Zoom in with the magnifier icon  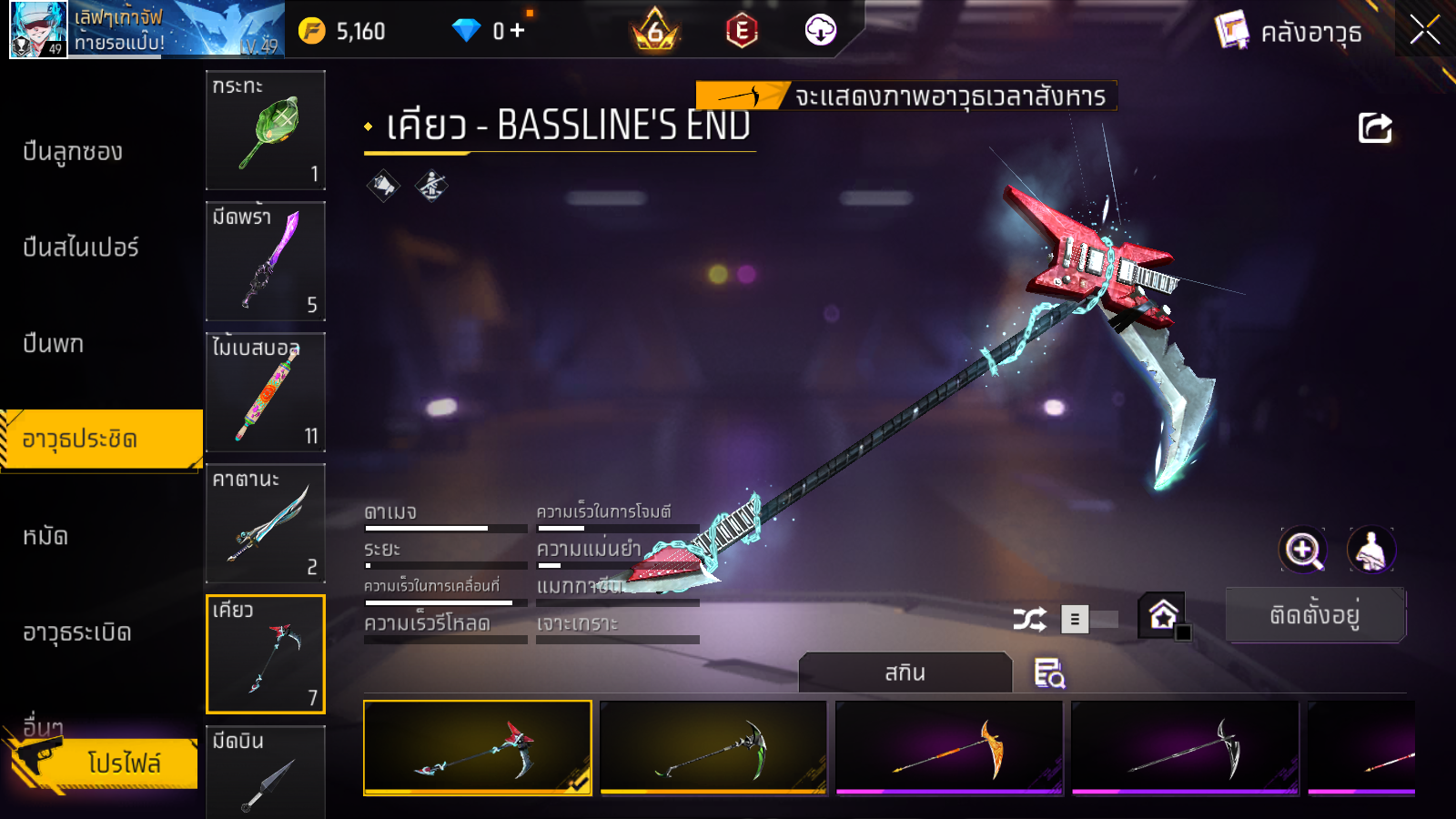tap(1303, 550)
